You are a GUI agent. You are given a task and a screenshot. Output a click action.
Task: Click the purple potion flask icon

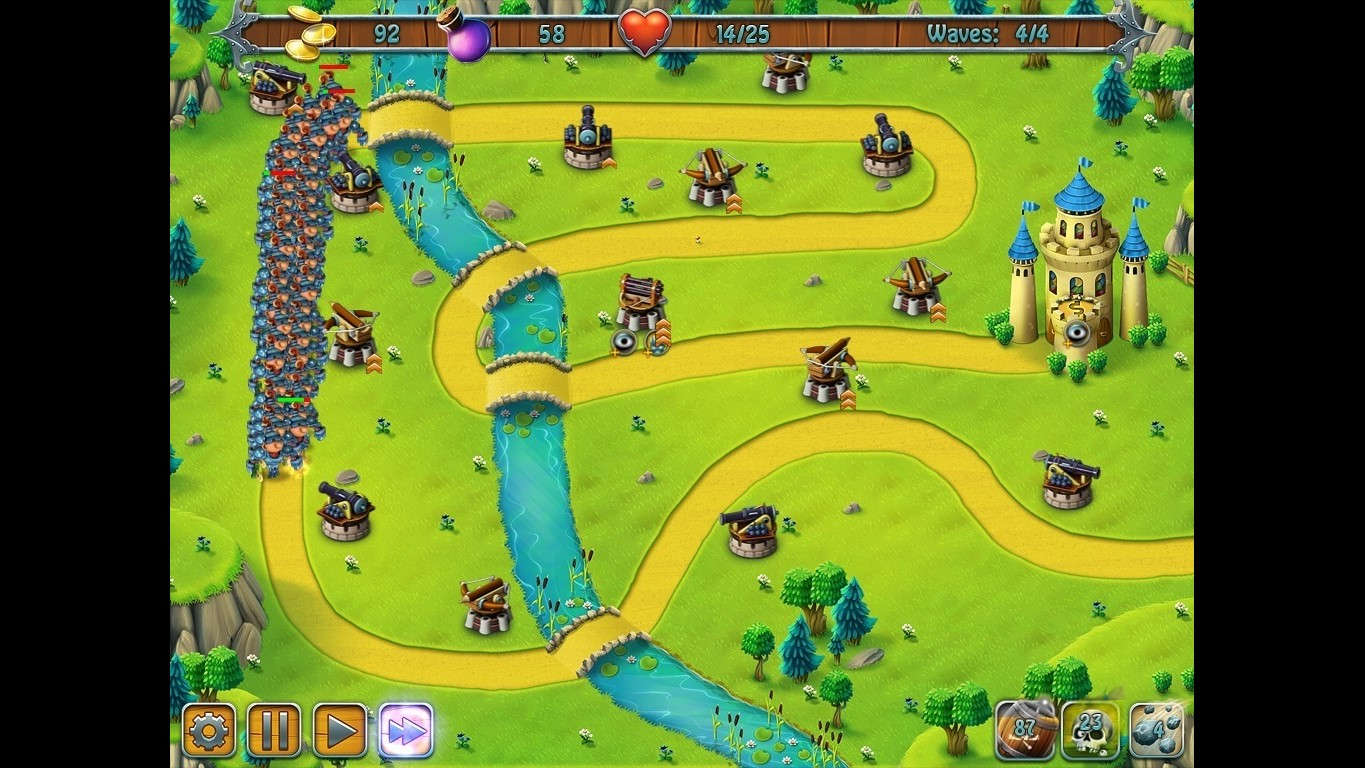pos(467,37)
